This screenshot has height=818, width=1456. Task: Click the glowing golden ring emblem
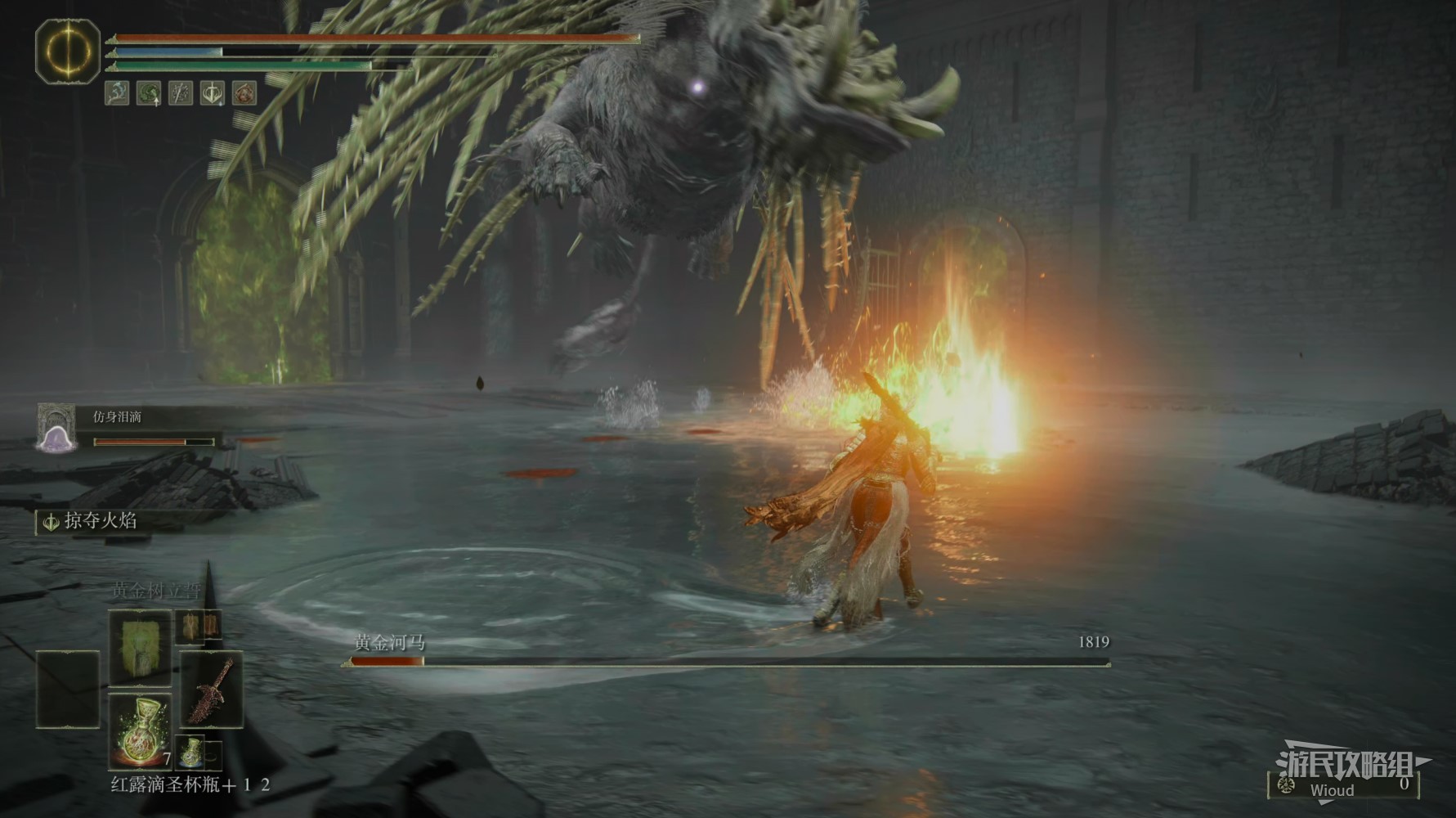(68, 52)
